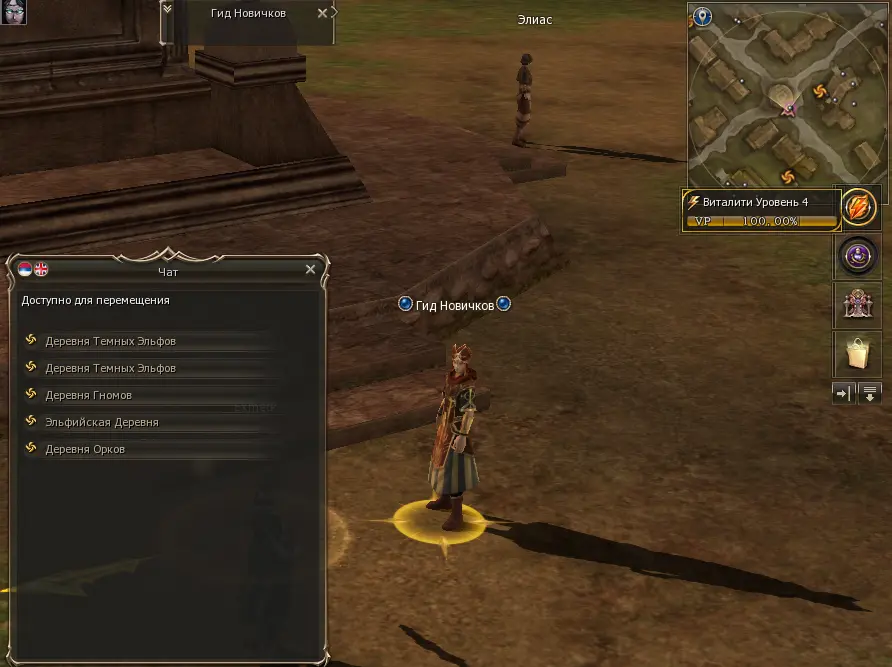Screen dimensions: 892x667
Task: Switch dialog language to British flag
Action: (41, 269)
